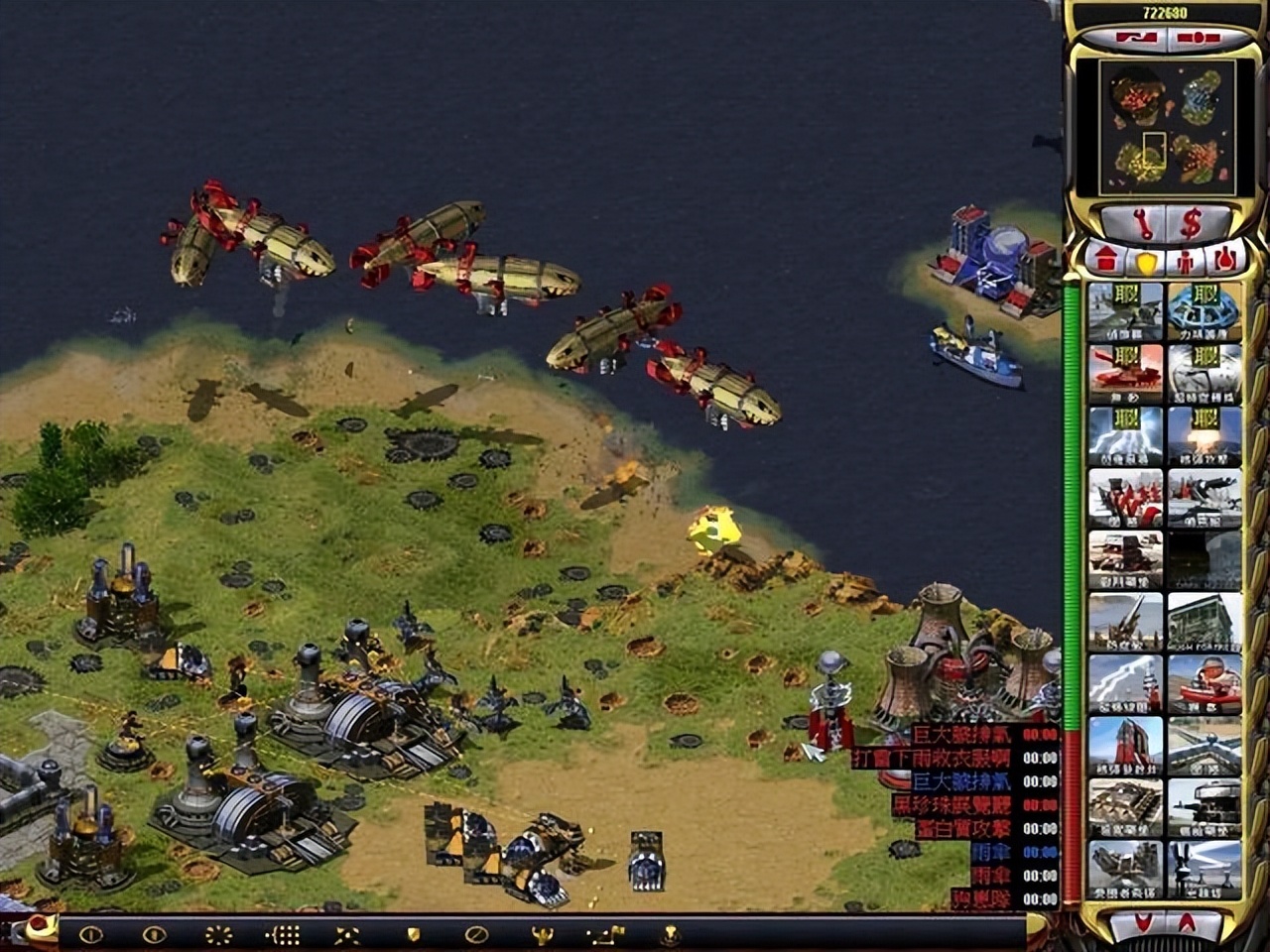Build the anti-aircraft flak cannon
Viewport: 1270px width, 952px height.
coord(1125,621)
